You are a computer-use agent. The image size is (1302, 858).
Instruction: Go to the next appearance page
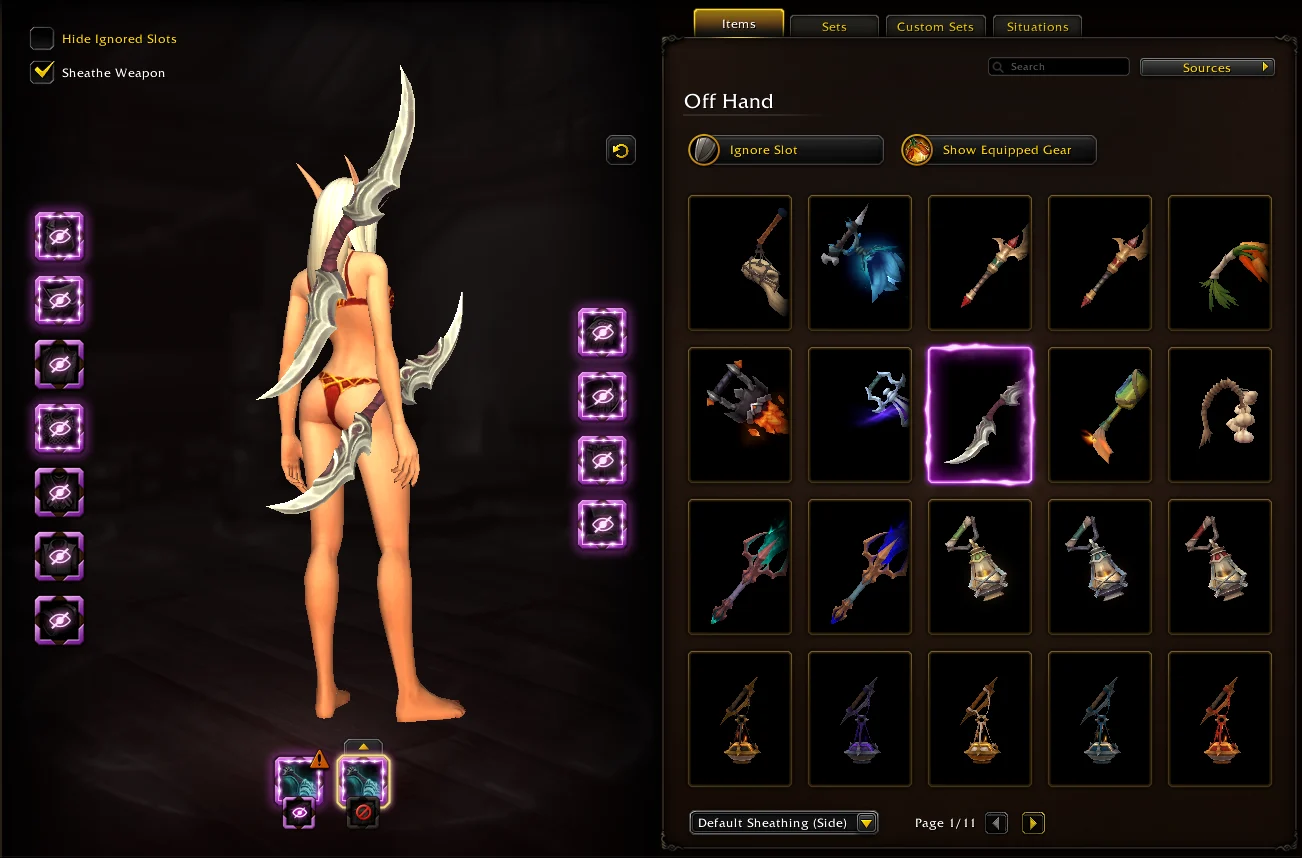point(1034,823)
